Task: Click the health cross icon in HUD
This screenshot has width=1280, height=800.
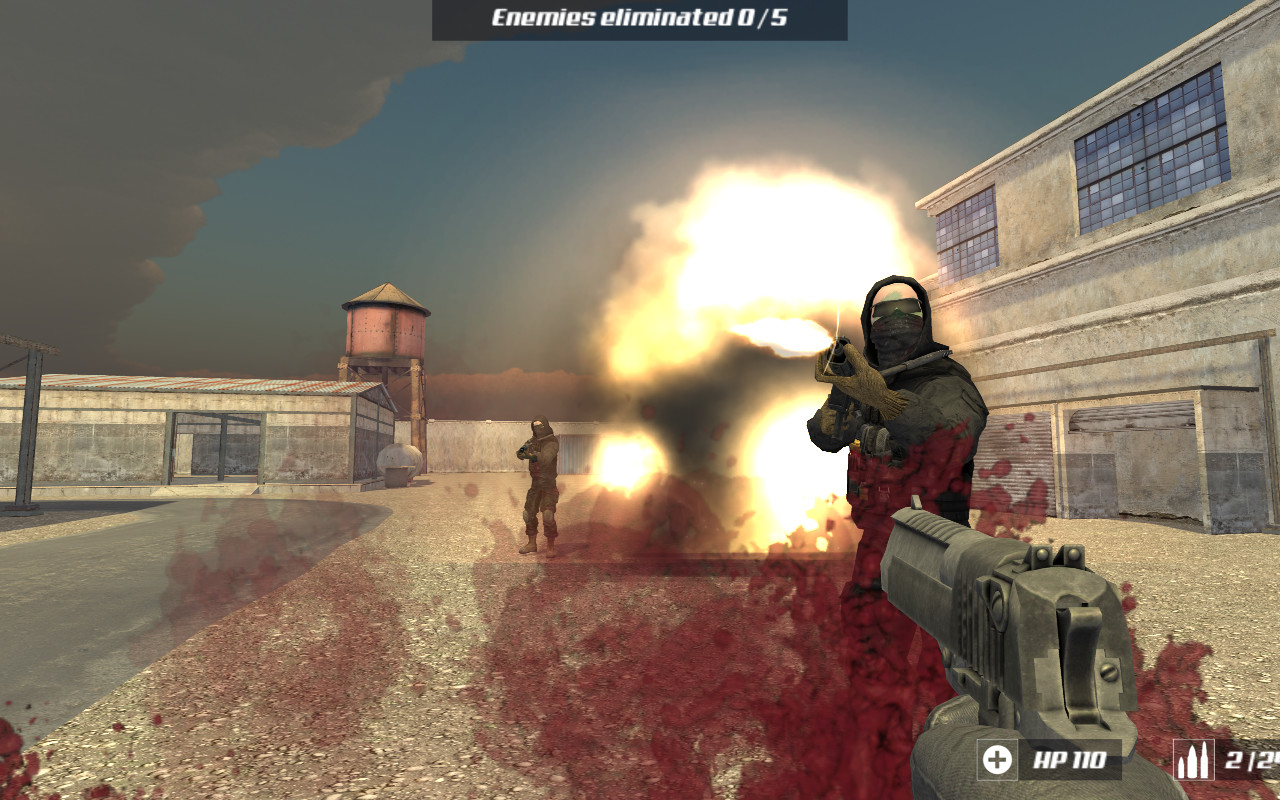Action: tap(996, 760)
